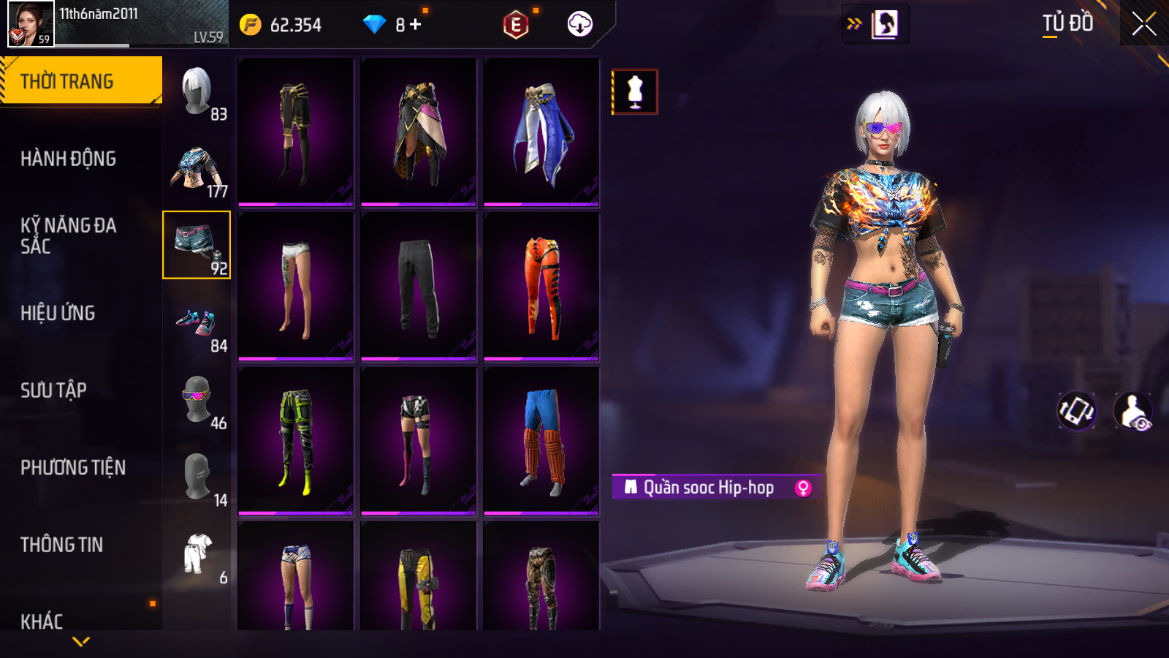Image resolution: width=1169 pixels, height=658 pixels.
Task: Choose the pink-glasses face mask category
Action: point(196,399)
